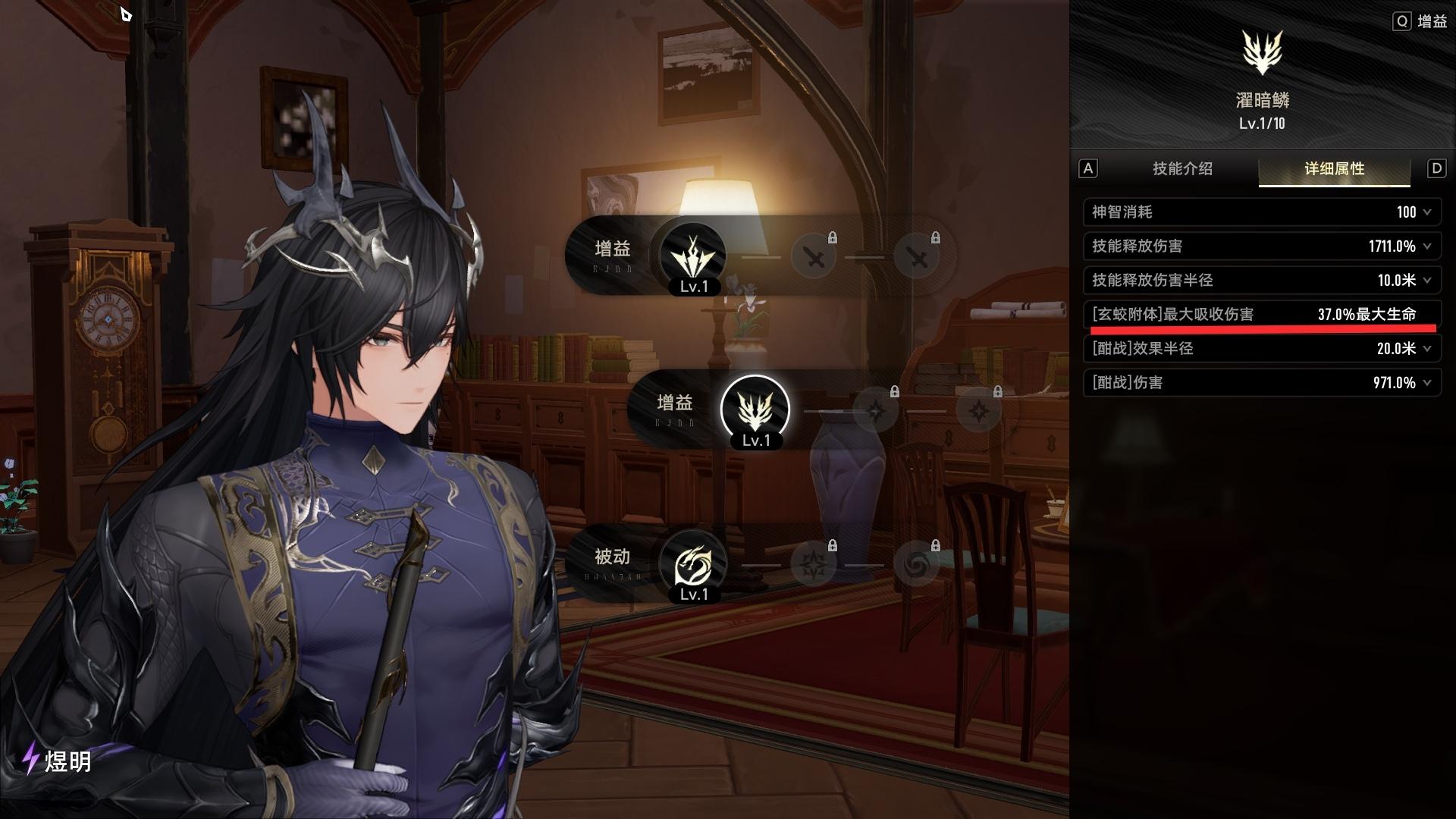Viewport: 1456px width, 819px height.
Task: Expand the 技能释放伤害半径 row
Action: 1261,281
